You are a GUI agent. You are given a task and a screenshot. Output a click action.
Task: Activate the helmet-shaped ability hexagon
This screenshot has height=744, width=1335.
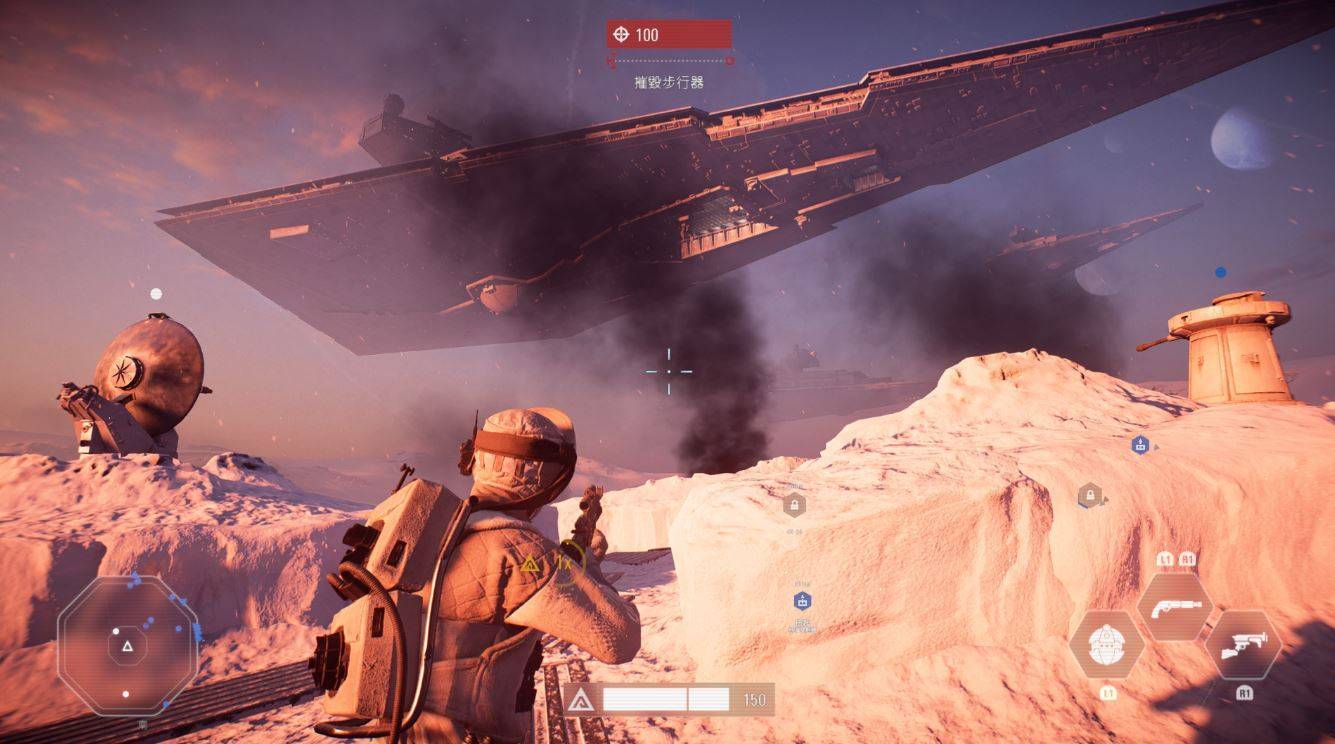(x=1107, y=645)
